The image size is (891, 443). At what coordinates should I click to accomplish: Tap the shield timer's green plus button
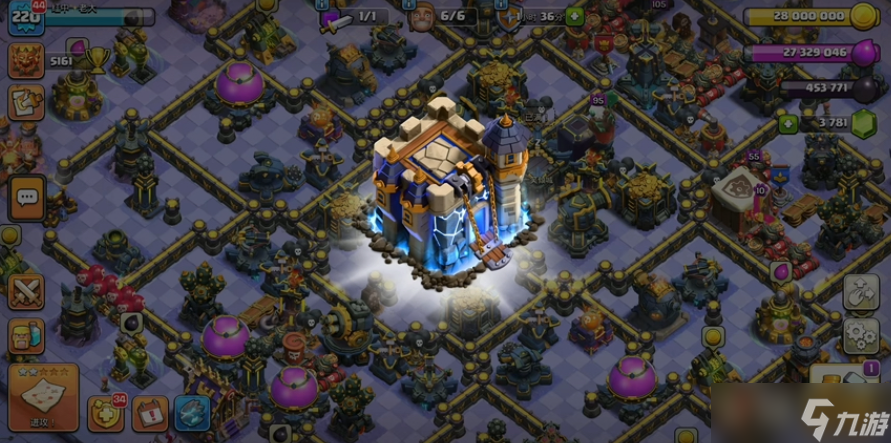click(574, 17)
